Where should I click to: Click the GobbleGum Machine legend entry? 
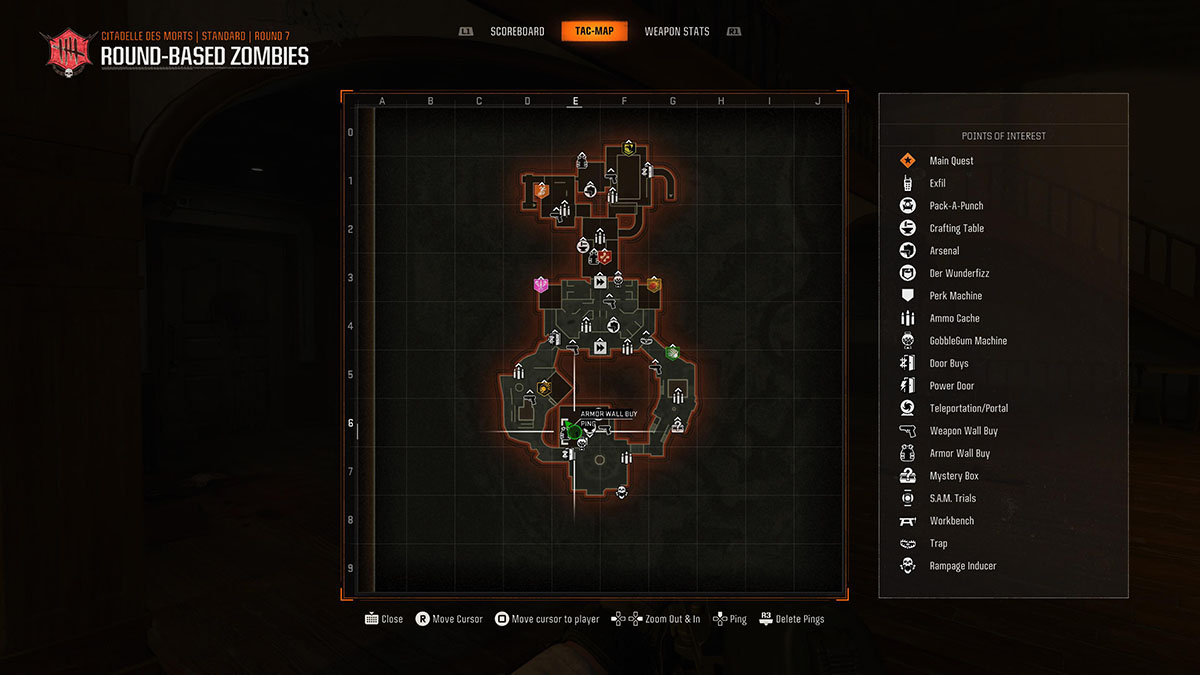(968, 341)
